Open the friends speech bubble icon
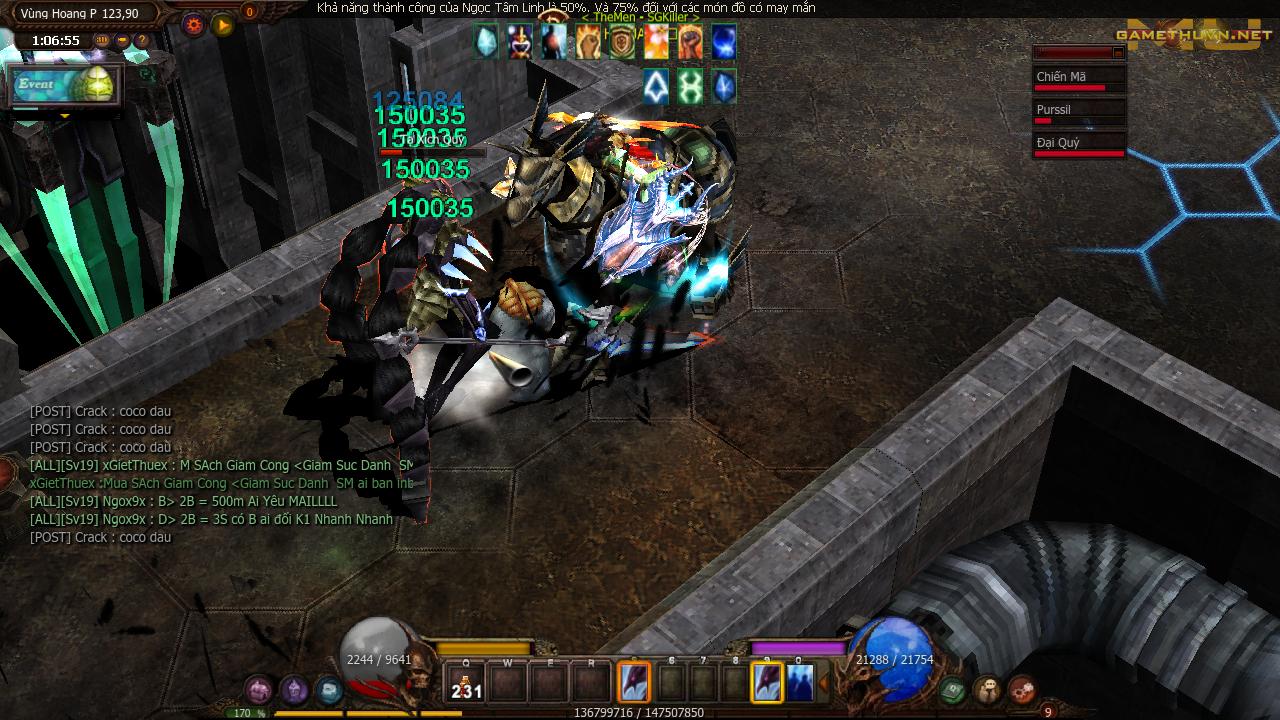 click(987, 689)
